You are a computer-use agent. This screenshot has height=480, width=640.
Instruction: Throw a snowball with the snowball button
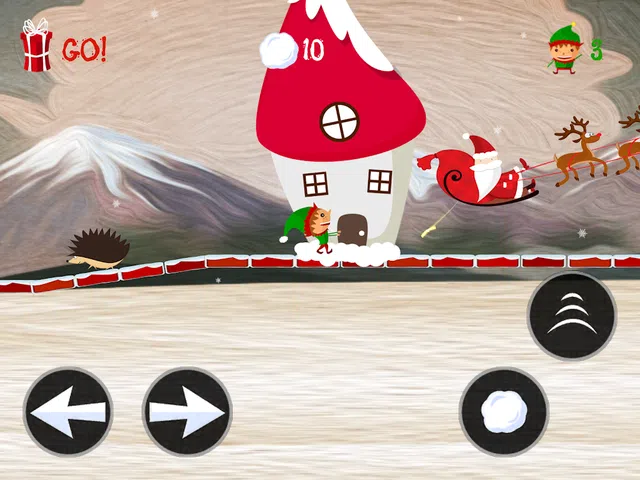pos(503,412)
